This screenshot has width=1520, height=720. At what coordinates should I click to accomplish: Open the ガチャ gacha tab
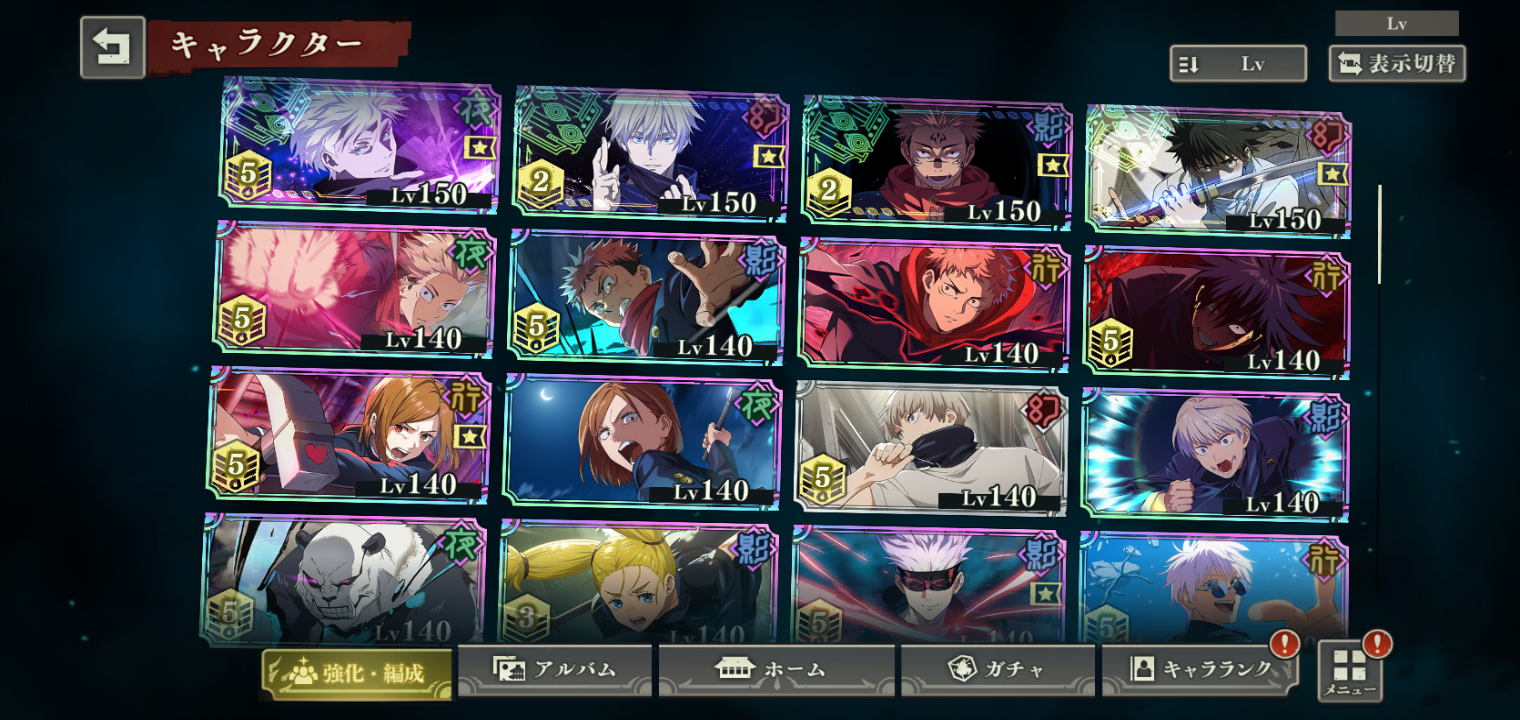click(x=997, y=670)
